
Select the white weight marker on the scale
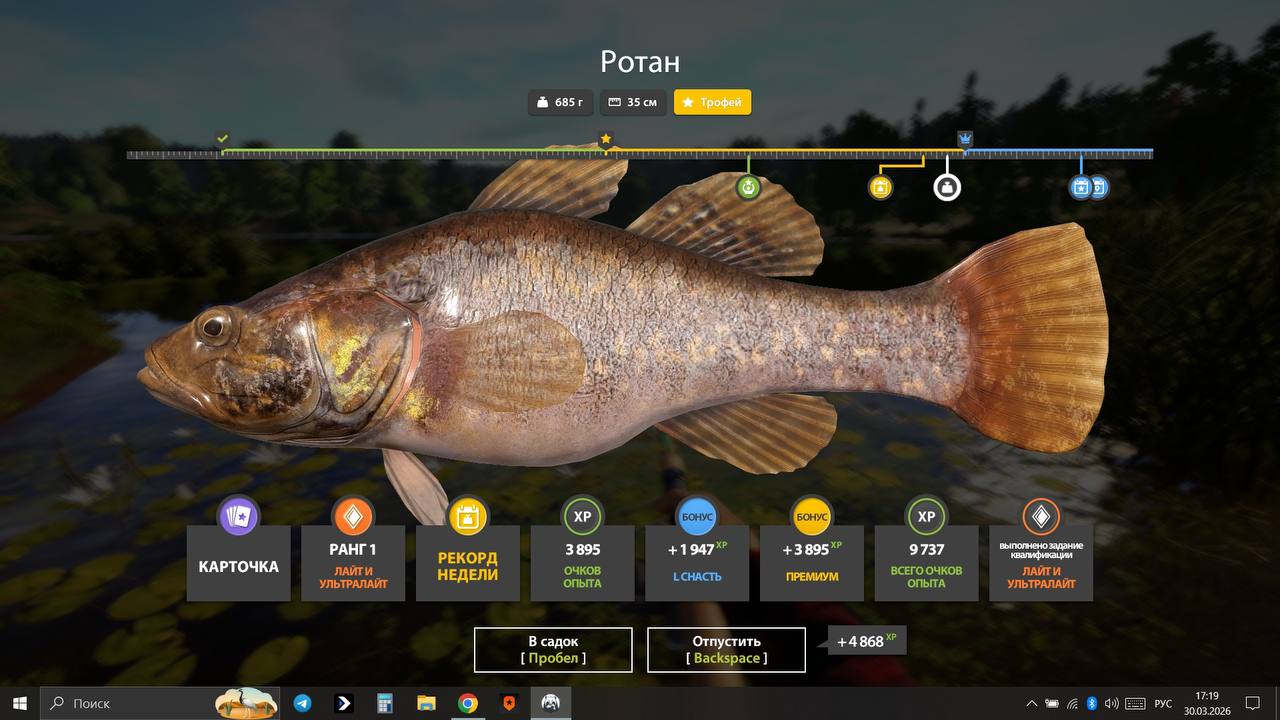click(947, 187)
